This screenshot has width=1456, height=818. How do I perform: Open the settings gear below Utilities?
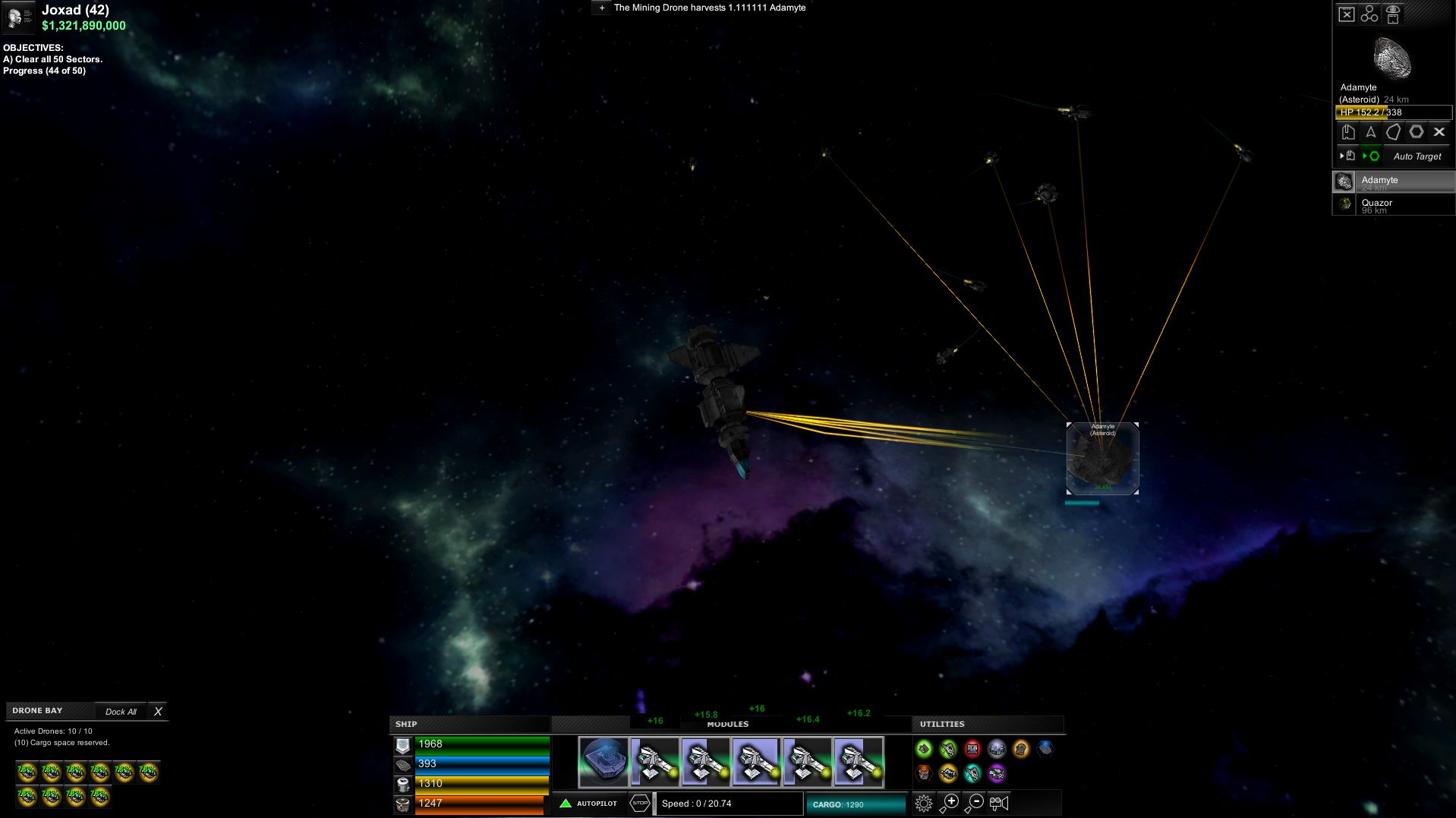(x=925, y=802)
